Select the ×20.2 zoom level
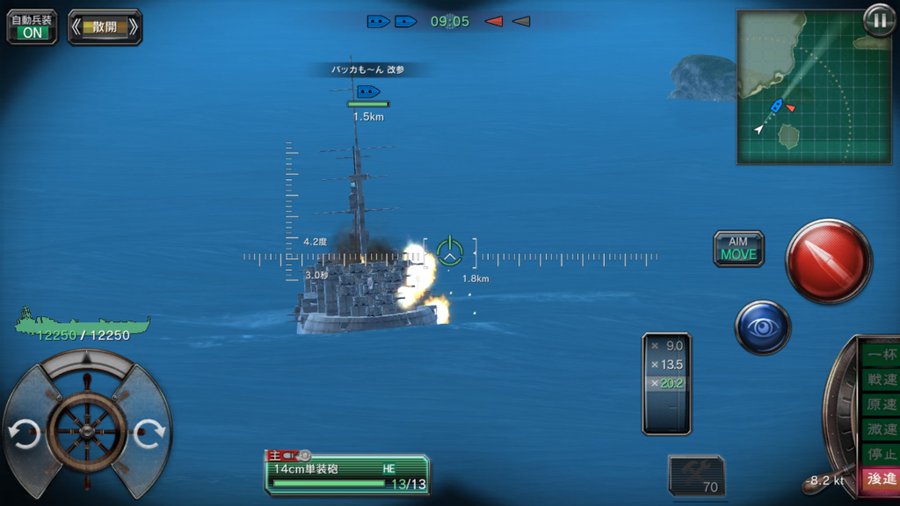This screenshot has height=506, width=900. click(667, 384)
